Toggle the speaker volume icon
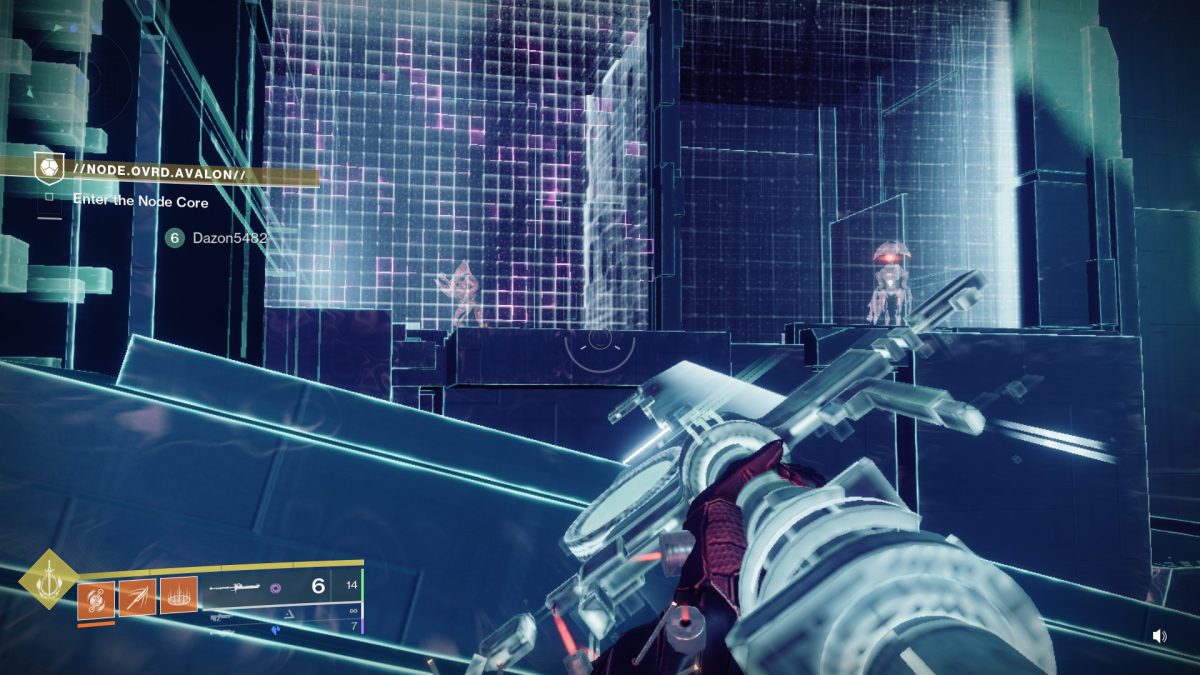The height and width of the screenshot is (675, 1200). [x=1159, y=636]
